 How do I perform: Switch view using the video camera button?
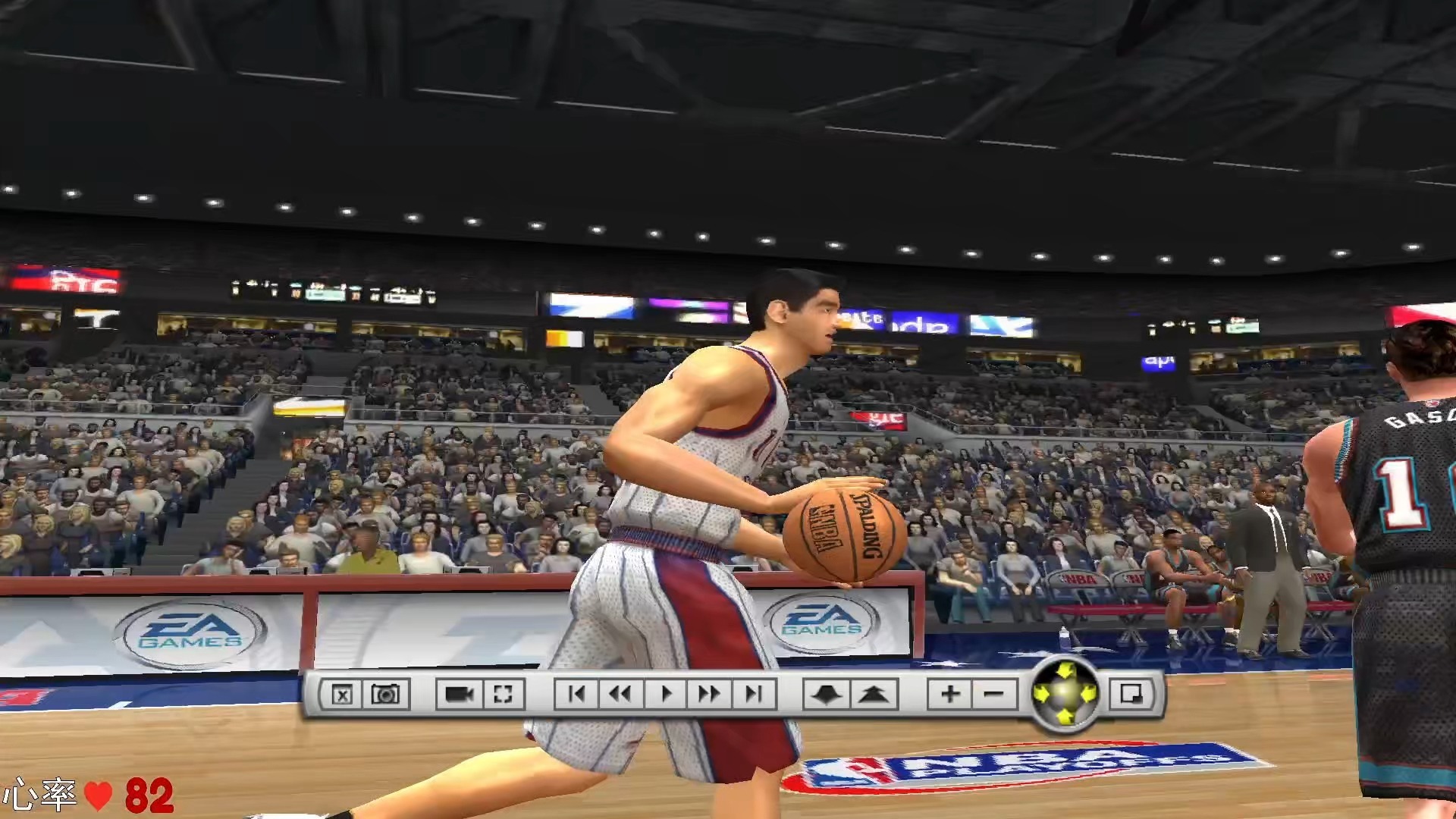[x=459, y=695]
